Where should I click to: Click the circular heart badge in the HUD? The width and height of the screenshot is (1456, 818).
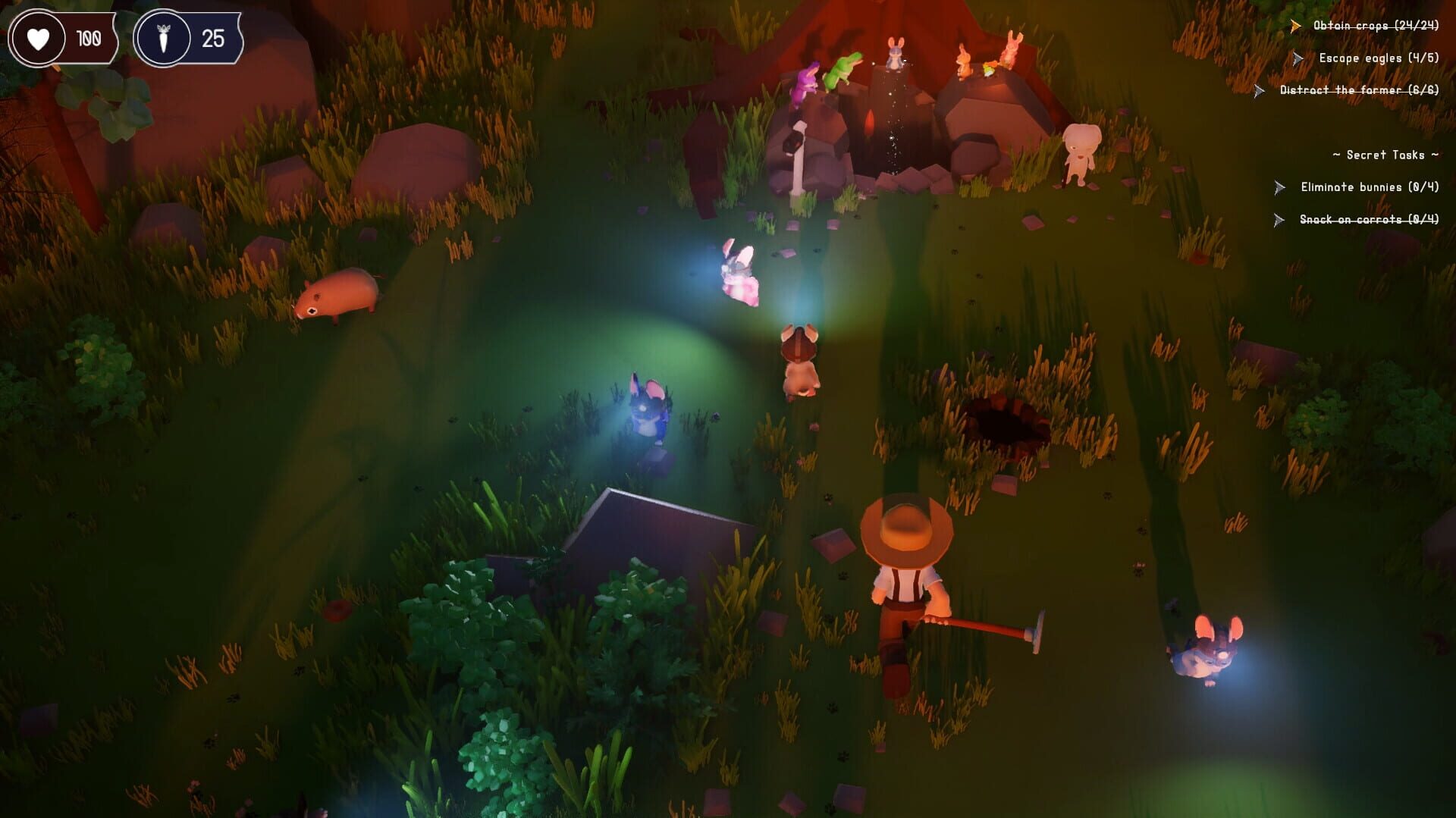click(40, 36)
